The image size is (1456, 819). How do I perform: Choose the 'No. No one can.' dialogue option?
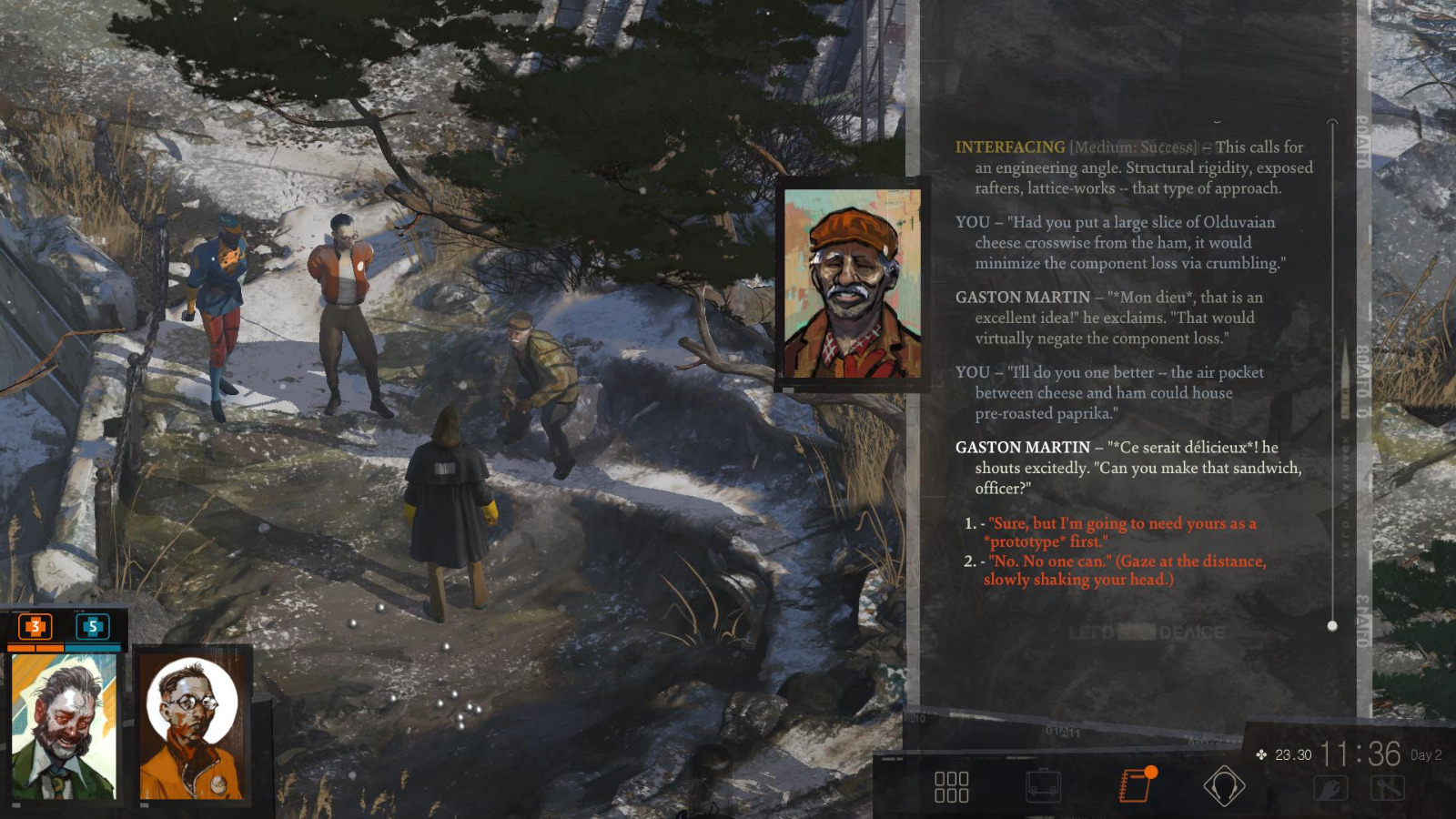point(1119,571)
